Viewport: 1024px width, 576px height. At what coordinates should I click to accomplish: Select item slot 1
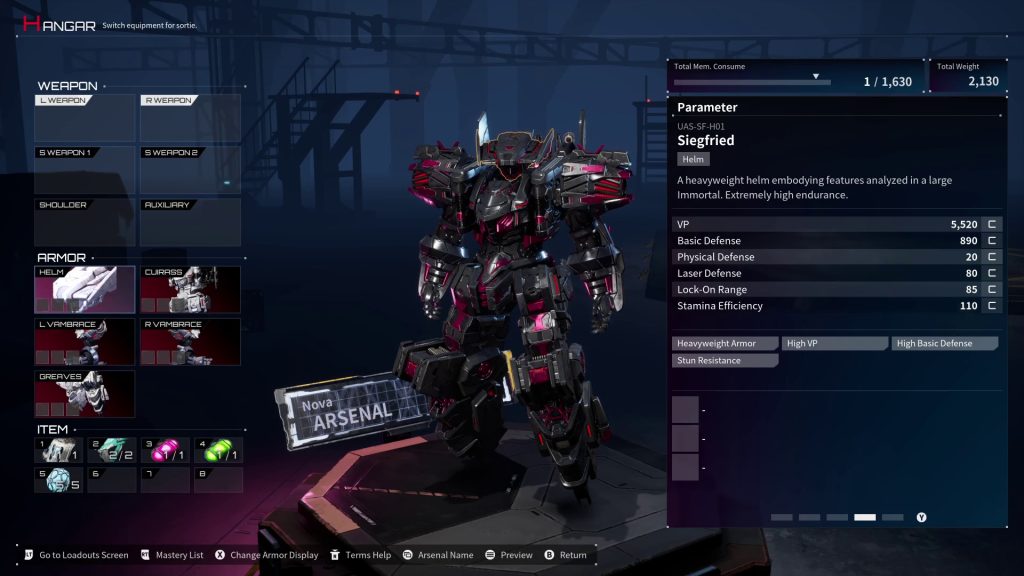pyautogui.click(x=59, y=451)
